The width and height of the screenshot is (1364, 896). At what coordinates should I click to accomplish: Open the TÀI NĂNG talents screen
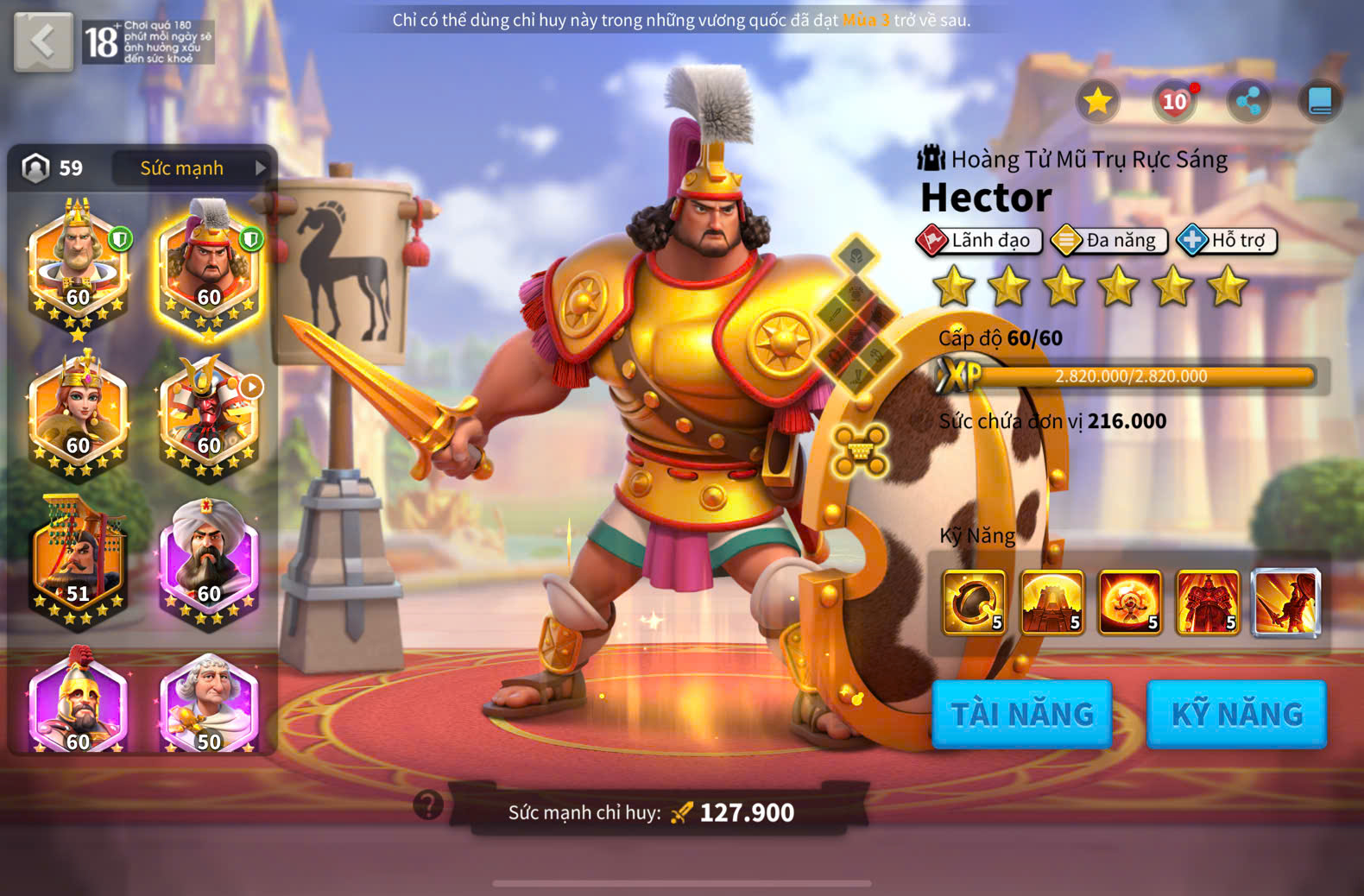1022,714
